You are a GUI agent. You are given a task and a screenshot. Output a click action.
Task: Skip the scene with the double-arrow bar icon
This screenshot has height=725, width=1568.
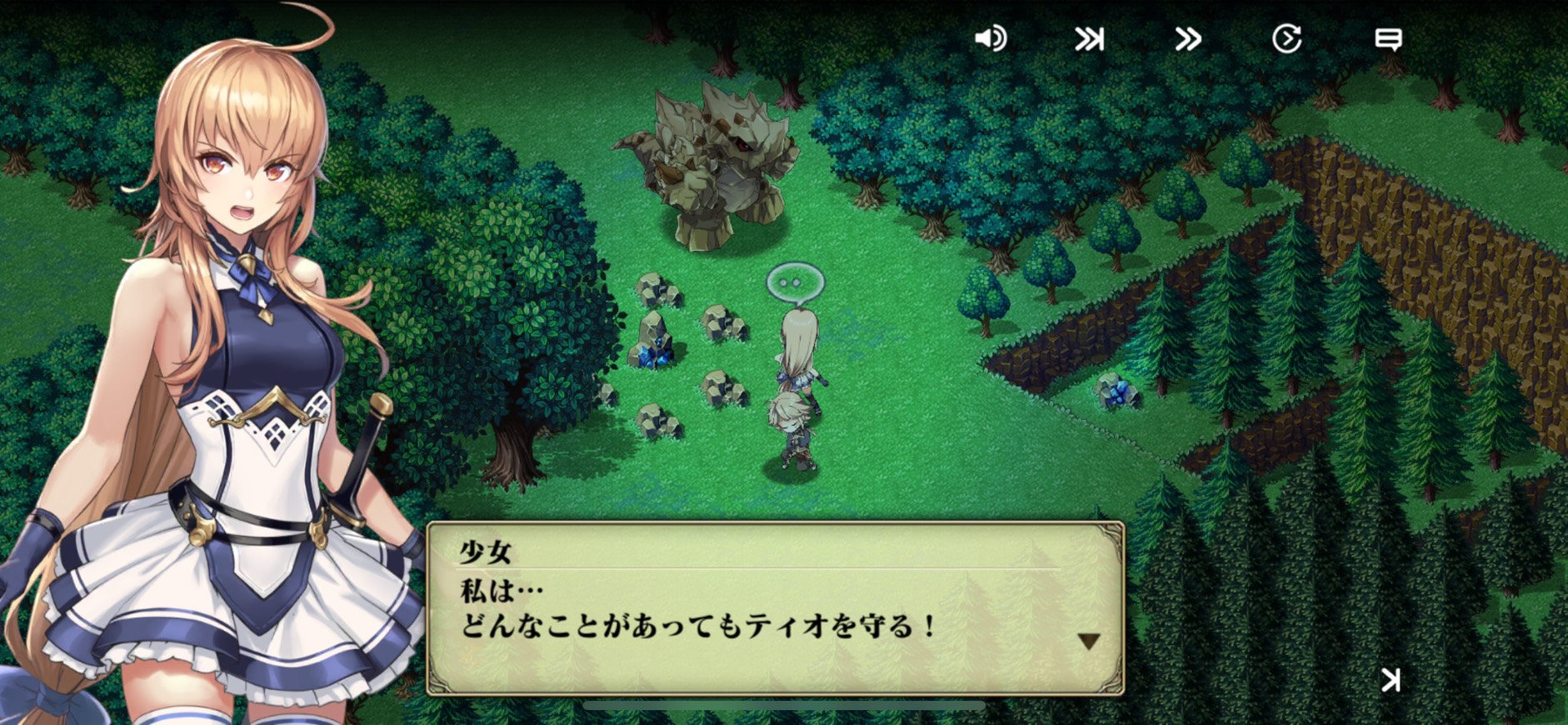(1089, 39)
